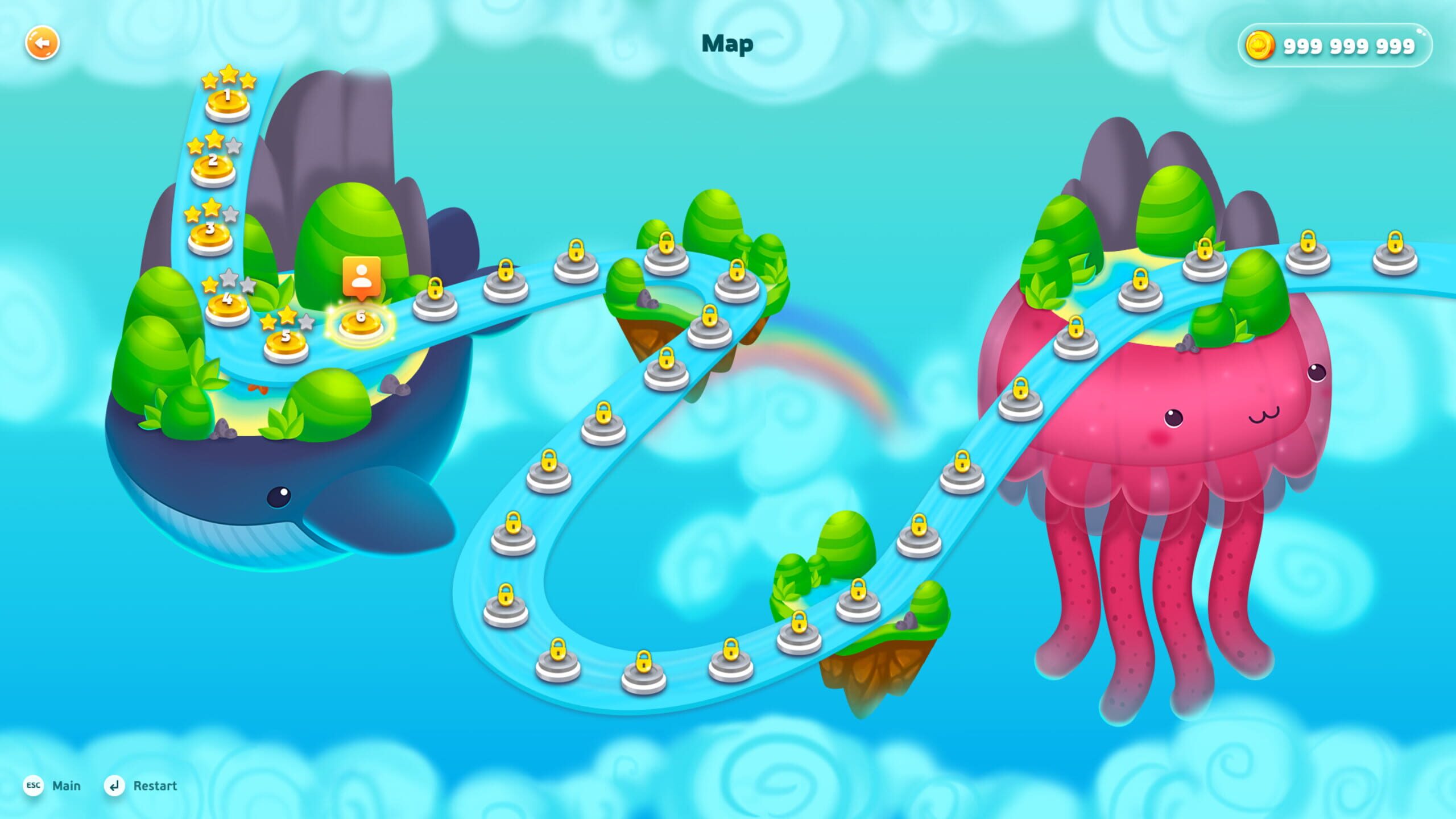Click the ESC Main button
The image size is (1456, 819).
(x=51, y=785)
